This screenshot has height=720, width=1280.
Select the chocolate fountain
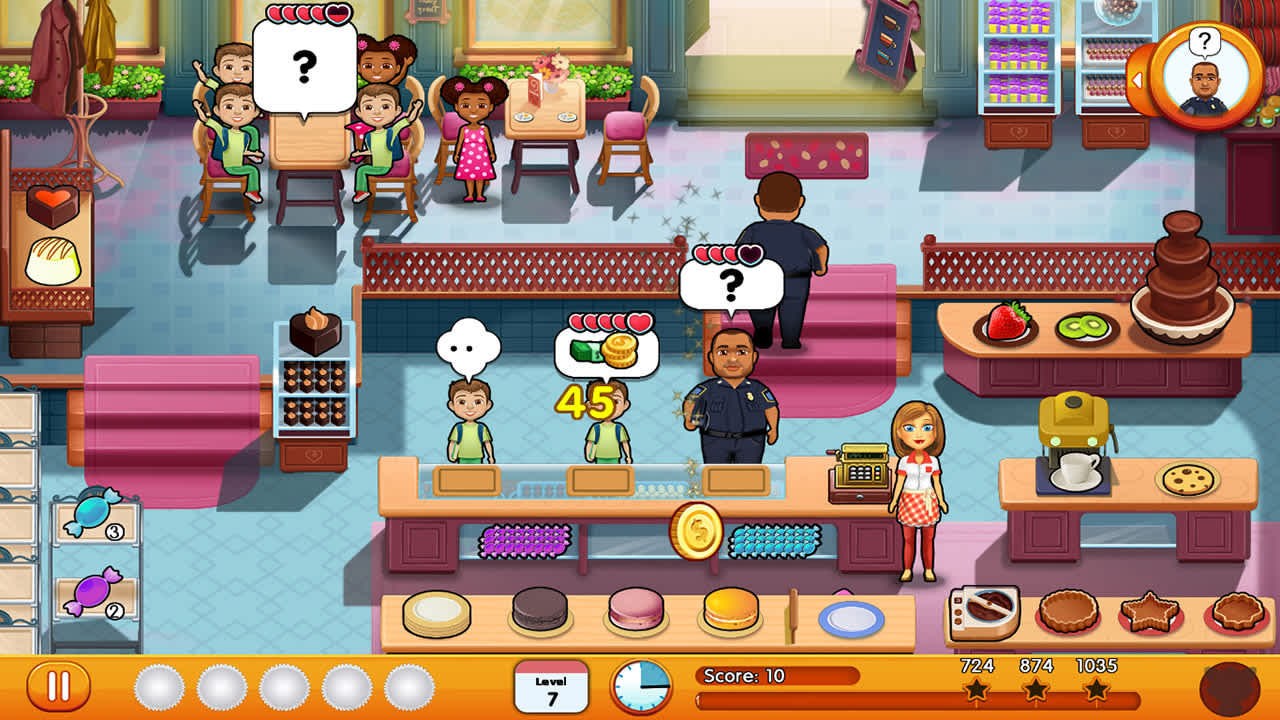1185,275
